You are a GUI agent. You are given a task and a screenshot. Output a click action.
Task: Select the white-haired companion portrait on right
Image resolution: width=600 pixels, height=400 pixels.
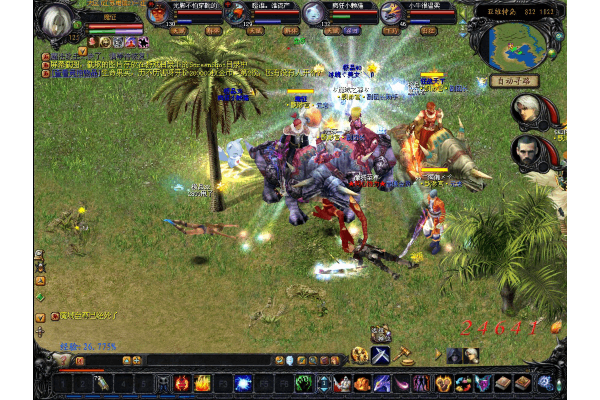[527, 110]
